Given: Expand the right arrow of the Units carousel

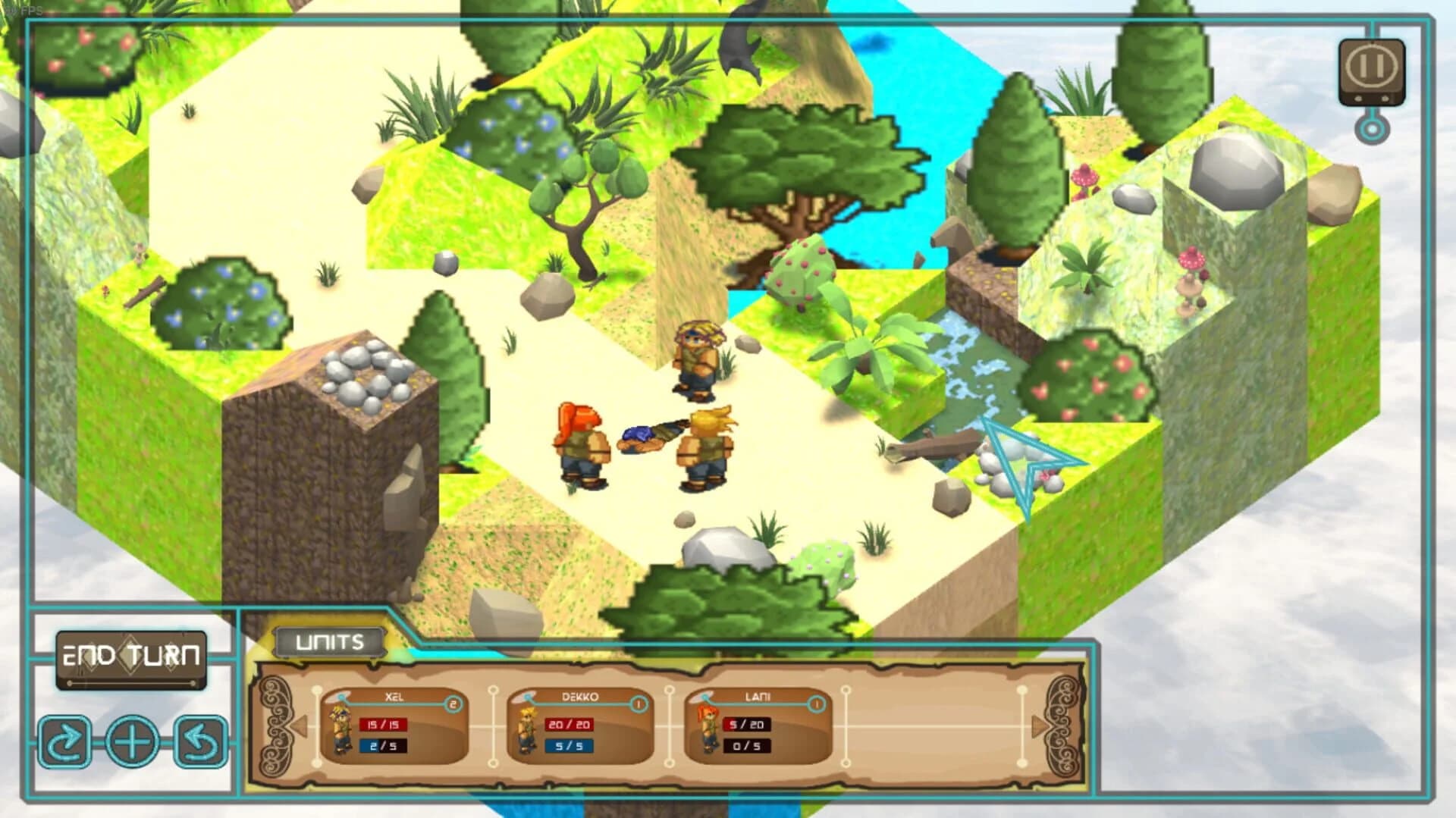Looking at the screenshot, I should (x=1039, y=727).
